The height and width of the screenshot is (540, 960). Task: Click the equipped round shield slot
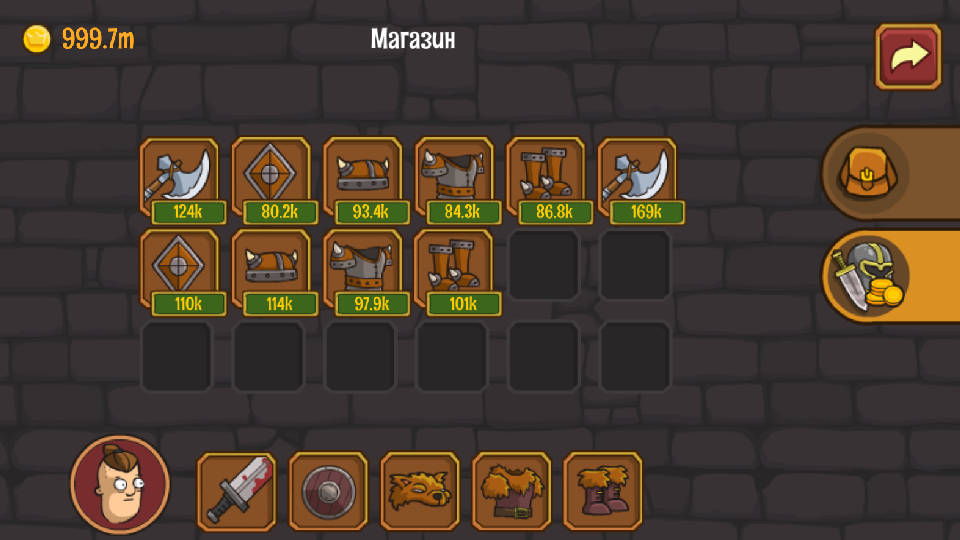[x=328, y=491]
